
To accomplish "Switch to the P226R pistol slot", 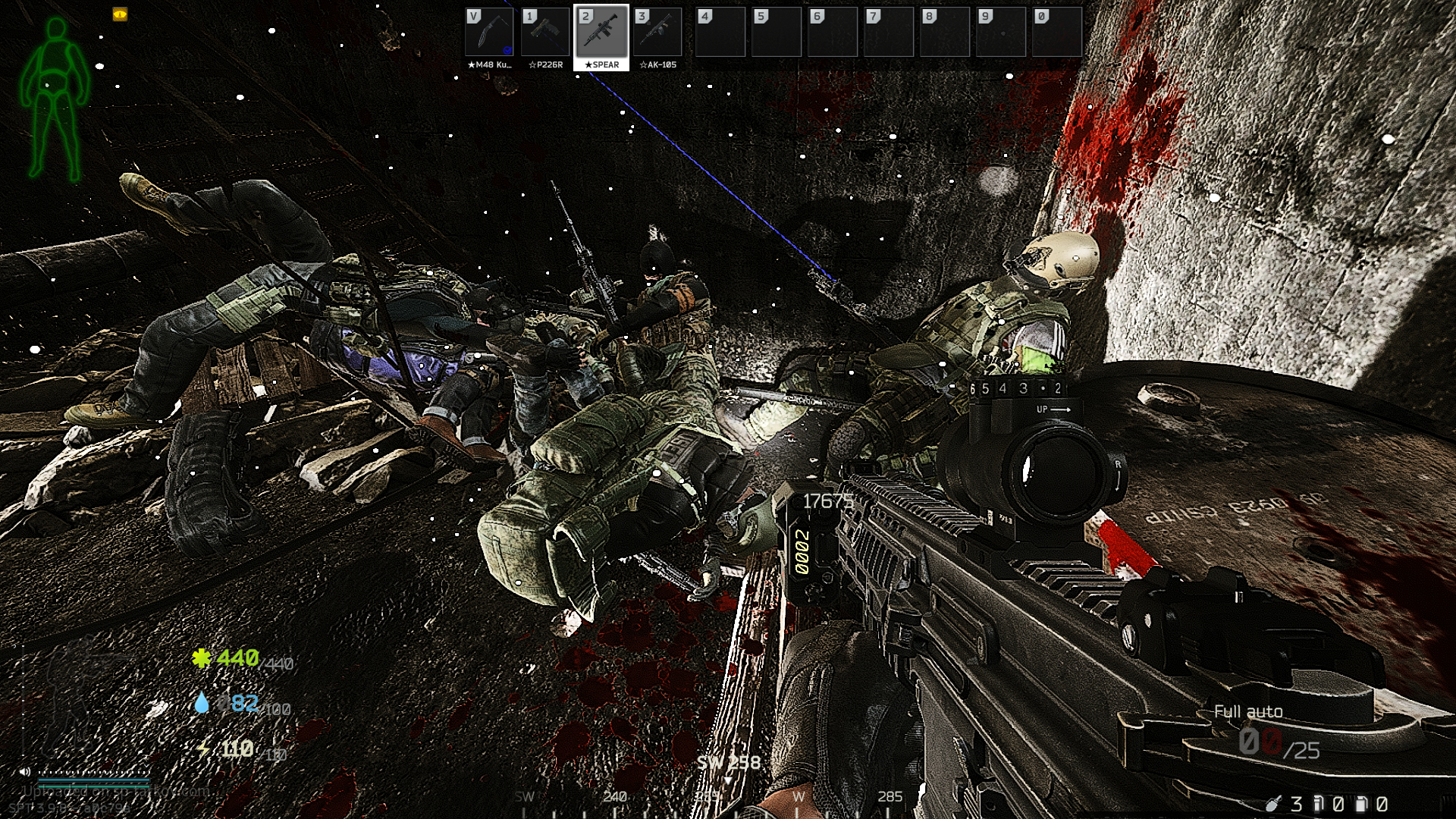I will tap(545, 33).
